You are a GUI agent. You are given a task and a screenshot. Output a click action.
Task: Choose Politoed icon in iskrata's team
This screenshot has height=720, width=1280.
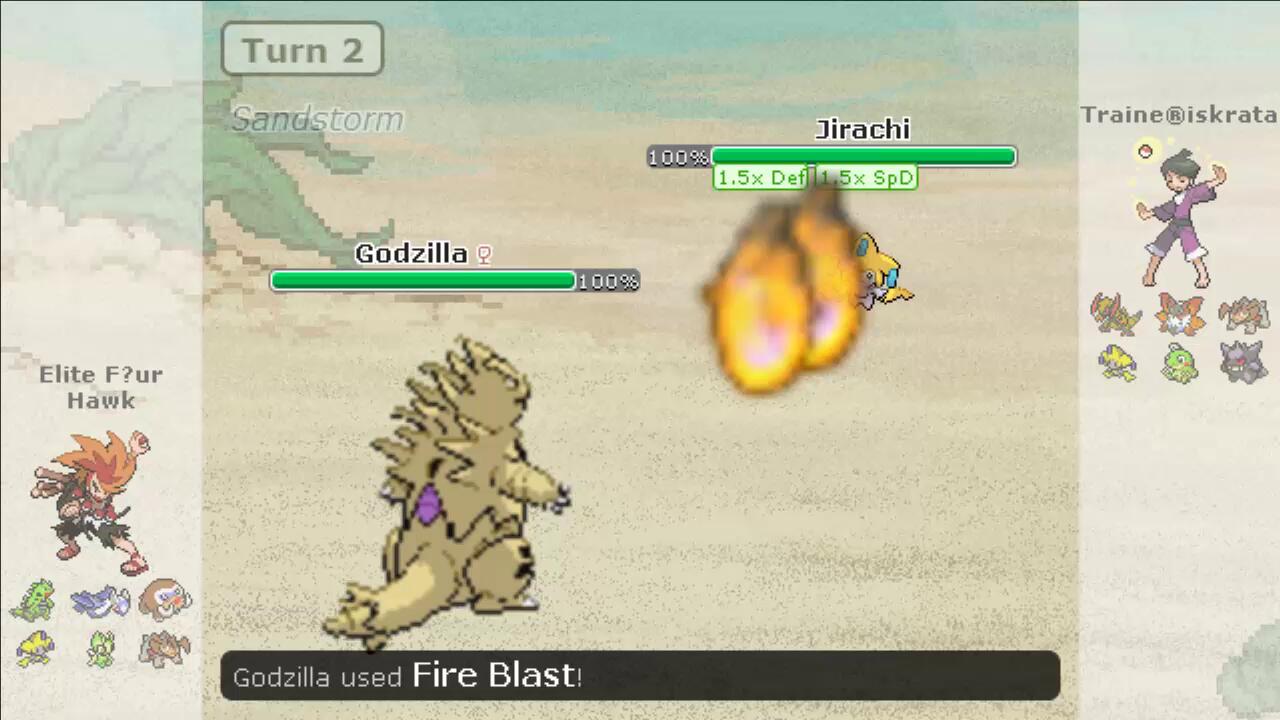1180,362
